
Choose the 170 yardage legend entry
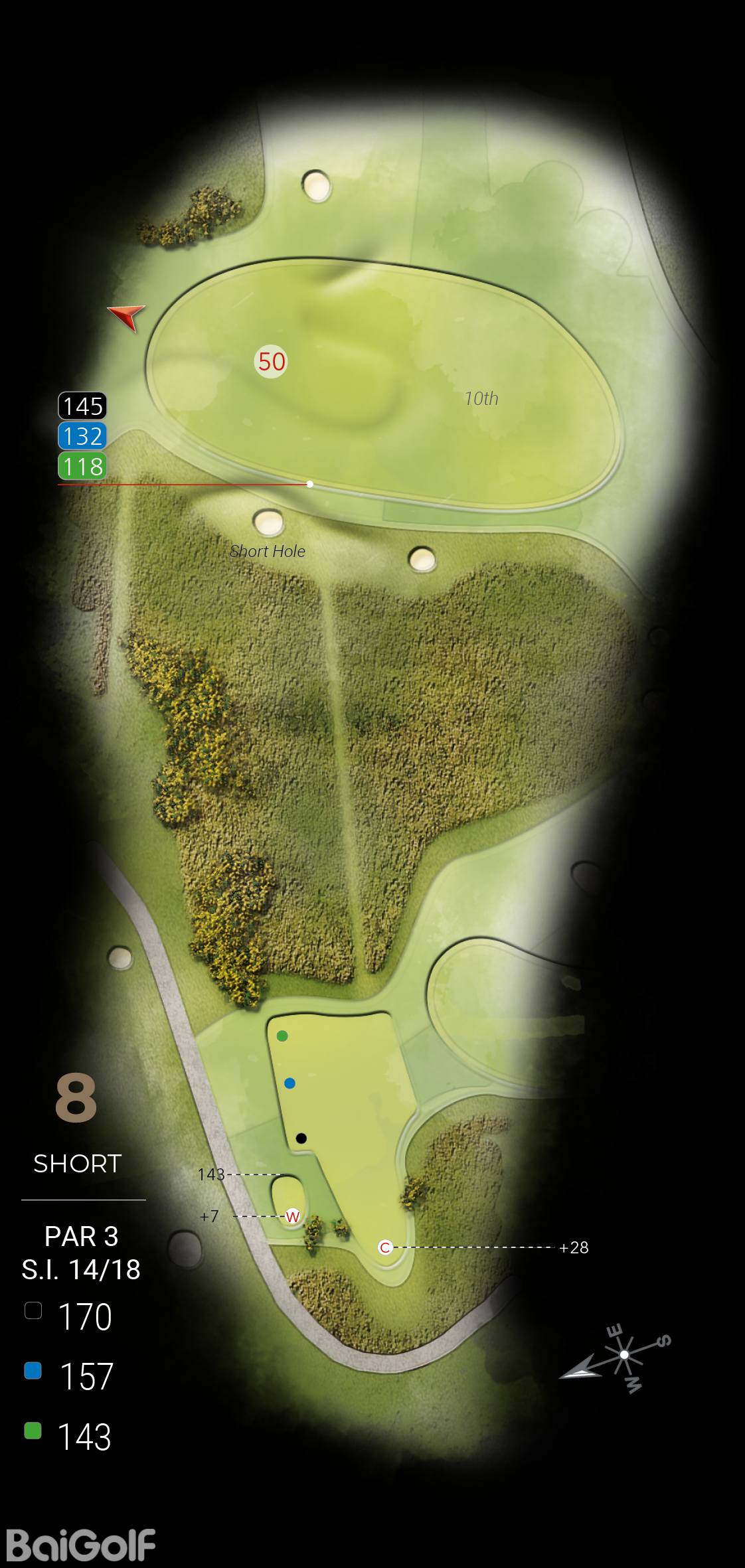(x=69, y=1316)
